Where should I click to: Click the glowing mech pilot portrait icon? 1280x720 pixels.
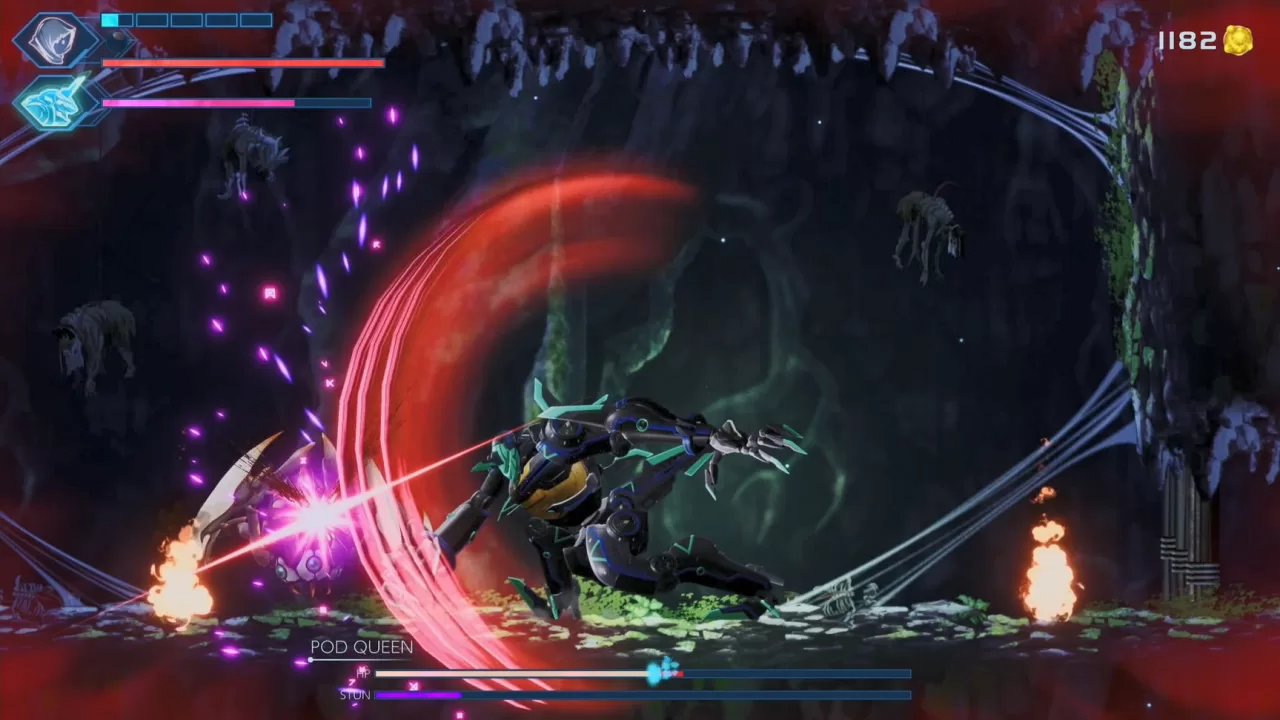click(x=52, y=100)
